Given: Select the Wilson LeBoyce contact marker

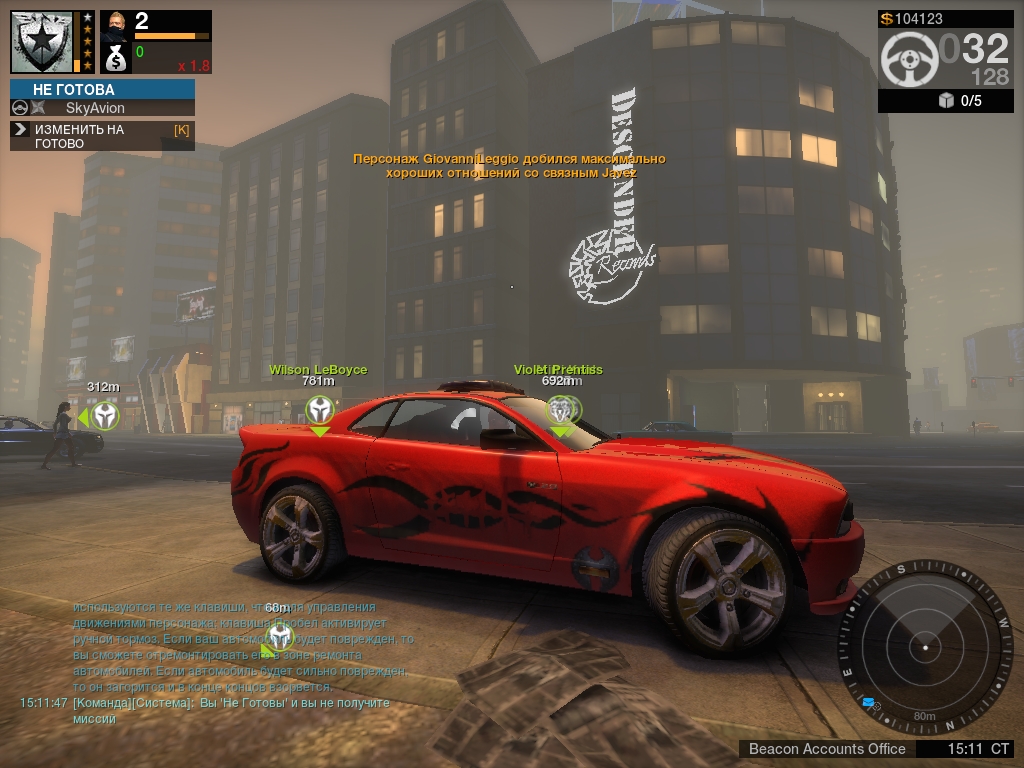Looking at the screenshot, I should (319, 409).
